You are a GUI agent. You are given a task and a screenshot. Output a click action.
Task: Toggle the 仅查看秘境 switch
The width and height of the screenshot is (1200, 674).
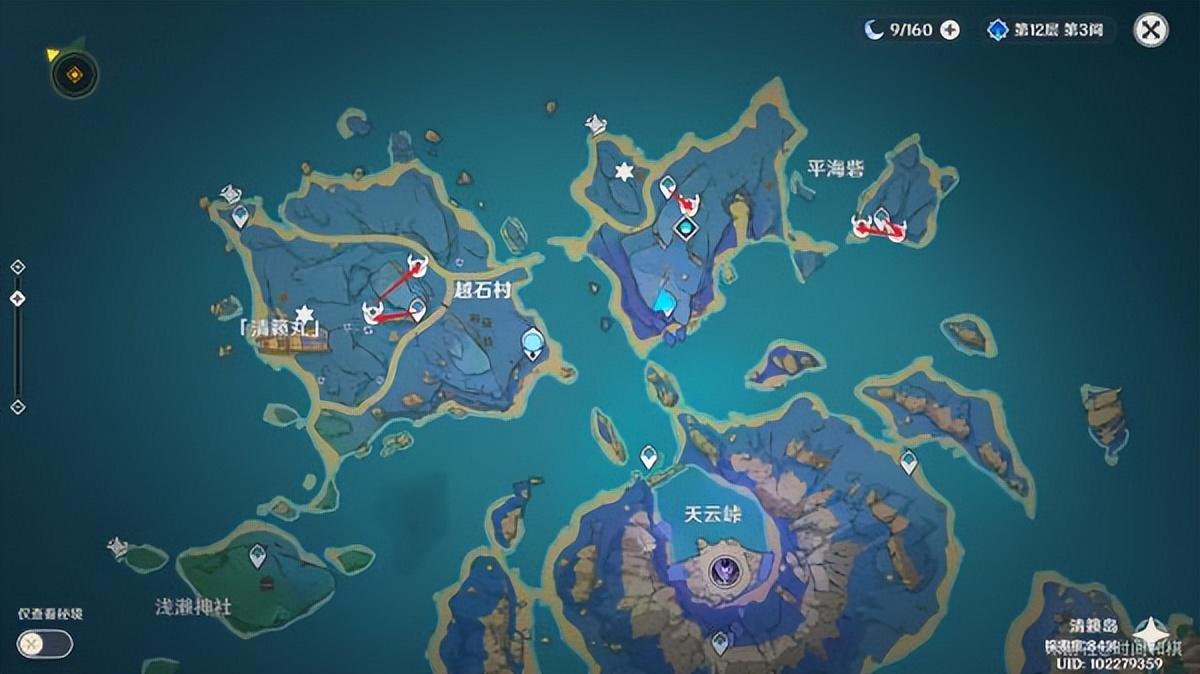click(45, 644)
